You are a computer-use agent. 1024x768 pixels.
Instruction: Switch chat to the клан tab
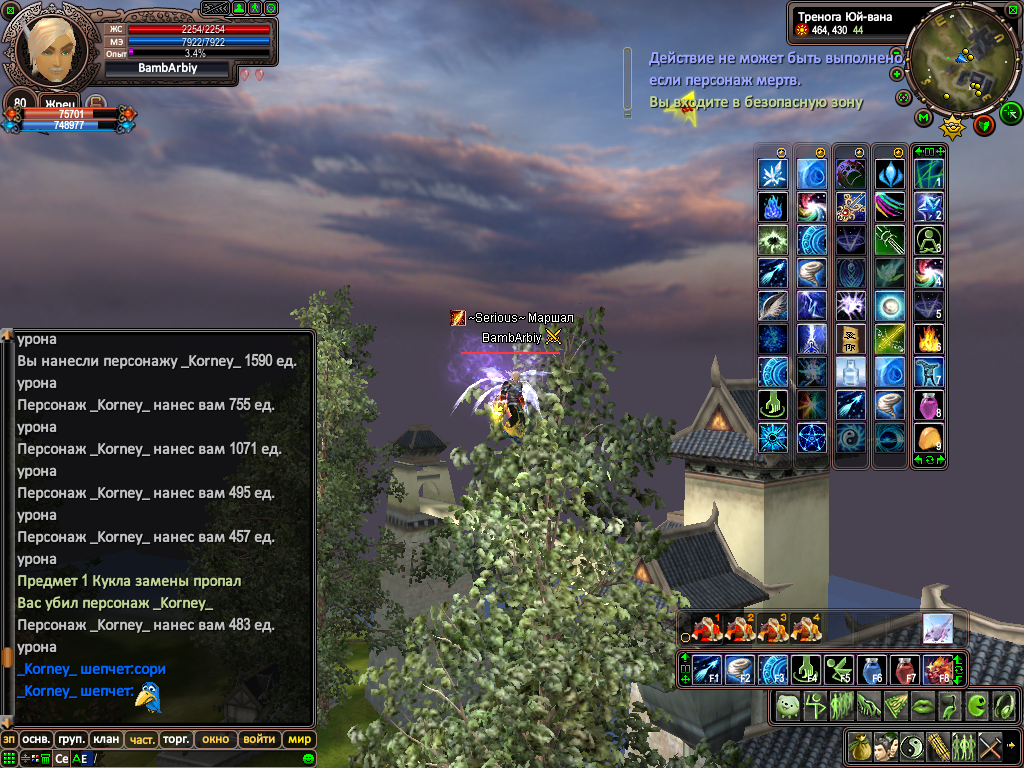click(x=105, y=740)
